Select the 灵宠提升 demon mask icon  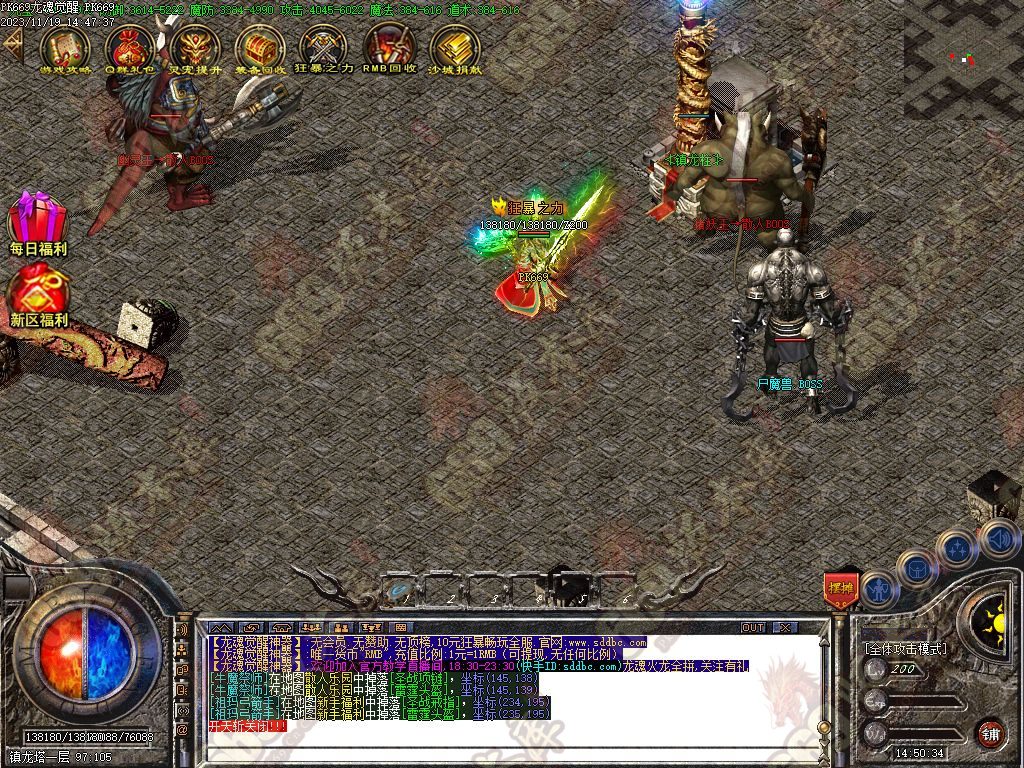point(195,46)
